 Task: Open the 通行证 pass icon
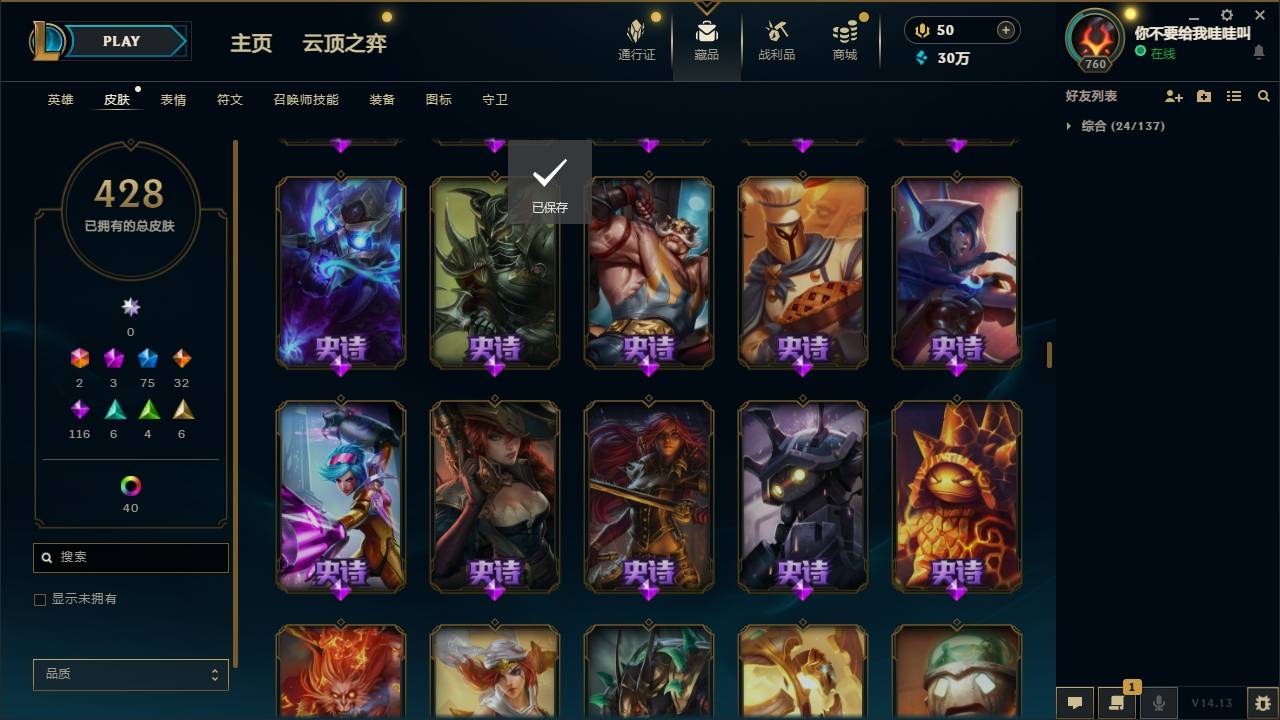(x=637, y=40)
